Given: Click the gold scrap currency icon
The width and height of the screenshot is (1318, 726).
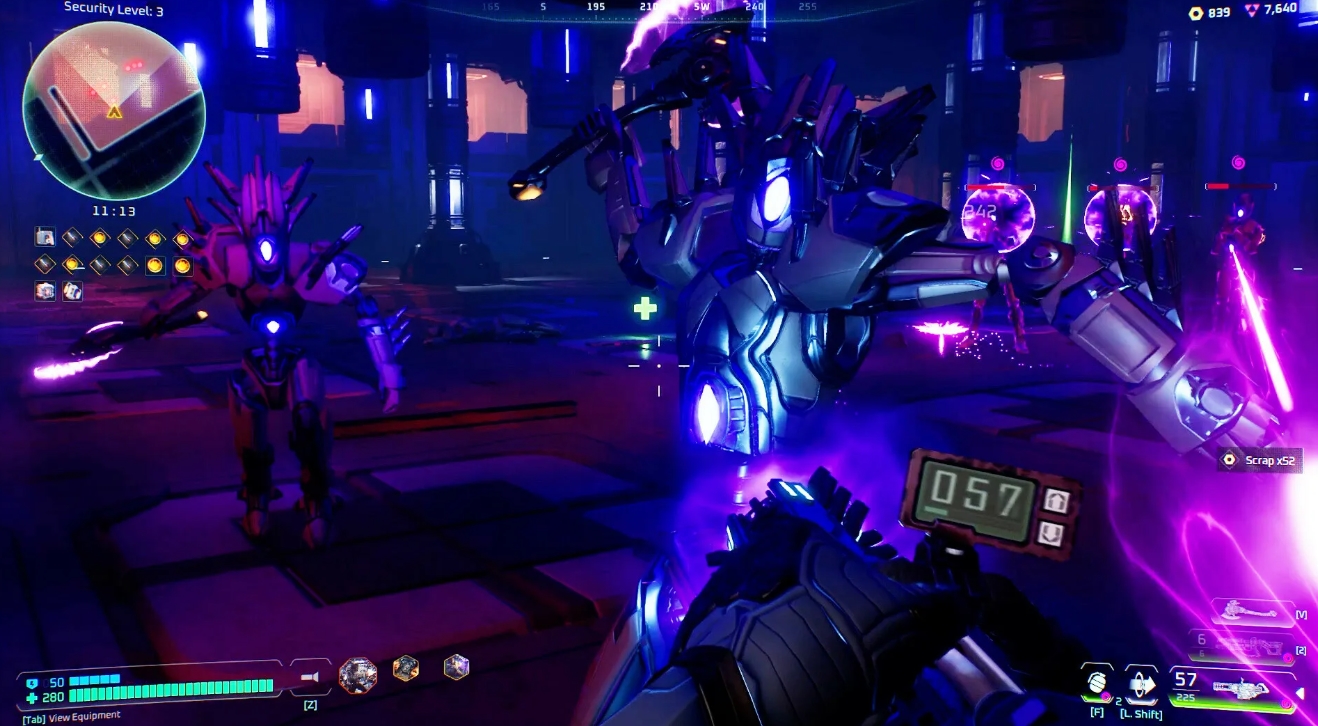Looking at the screenshot, I should click(x=1195, y=12).
